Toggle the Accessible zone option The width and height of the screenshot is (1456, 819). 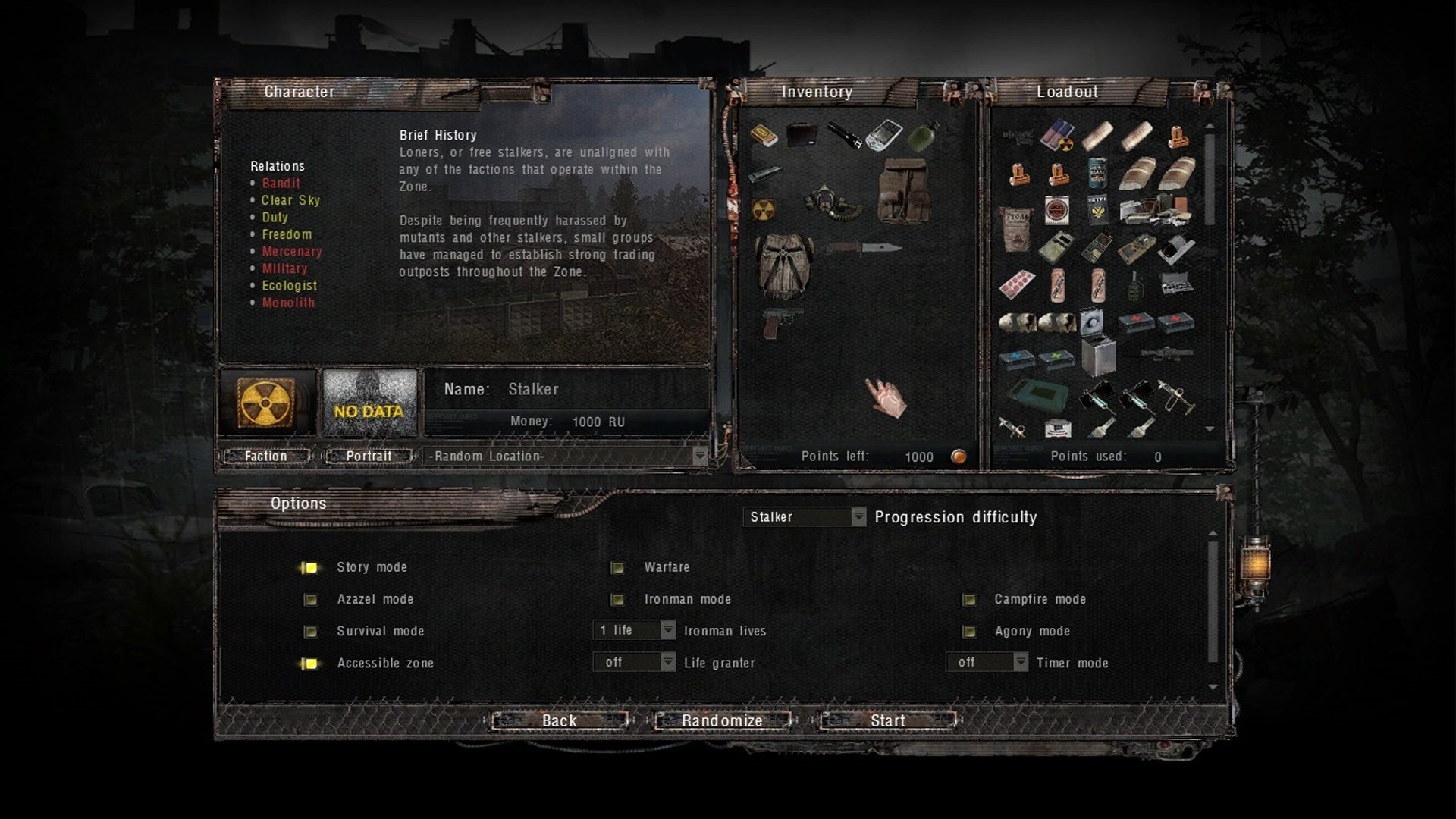[310, 664]
